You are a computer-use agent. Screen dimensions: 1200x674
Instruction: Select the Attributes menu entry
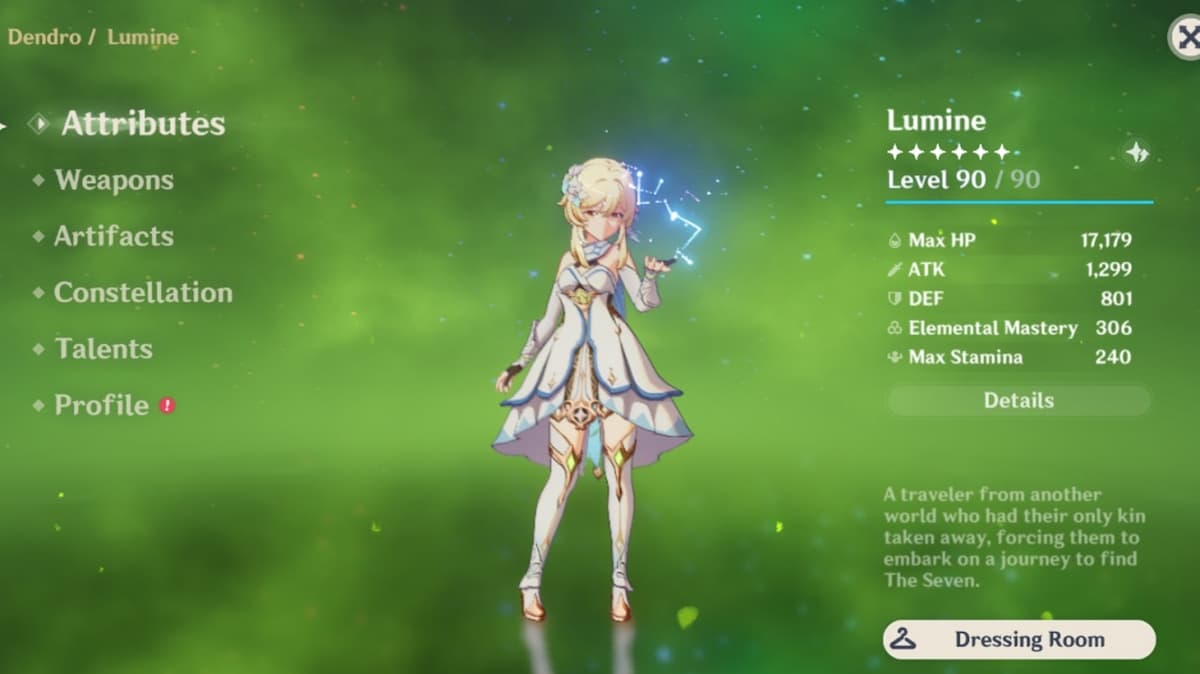143,124
